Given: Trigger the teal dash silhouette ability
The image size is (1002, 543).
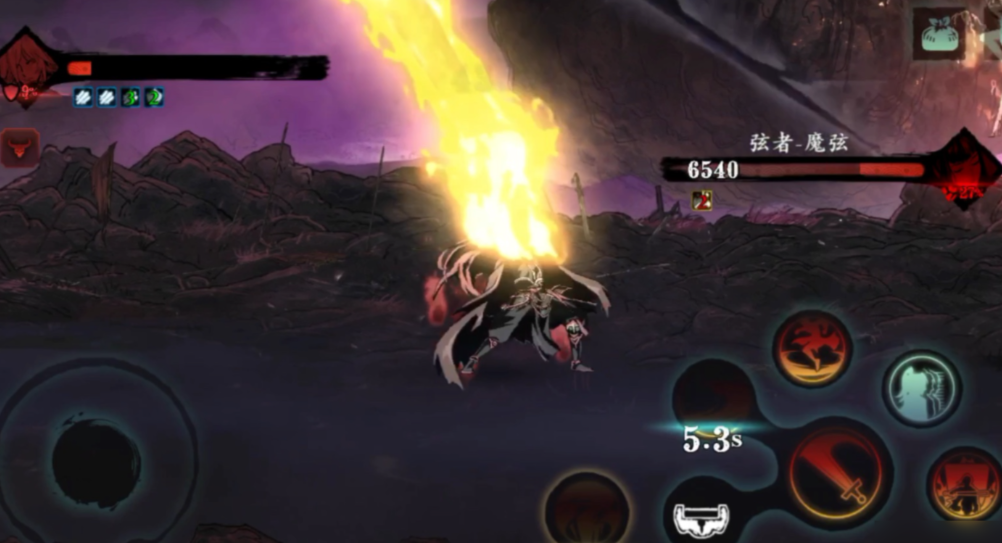Looking at the screenshot, I should click(920, 388).
